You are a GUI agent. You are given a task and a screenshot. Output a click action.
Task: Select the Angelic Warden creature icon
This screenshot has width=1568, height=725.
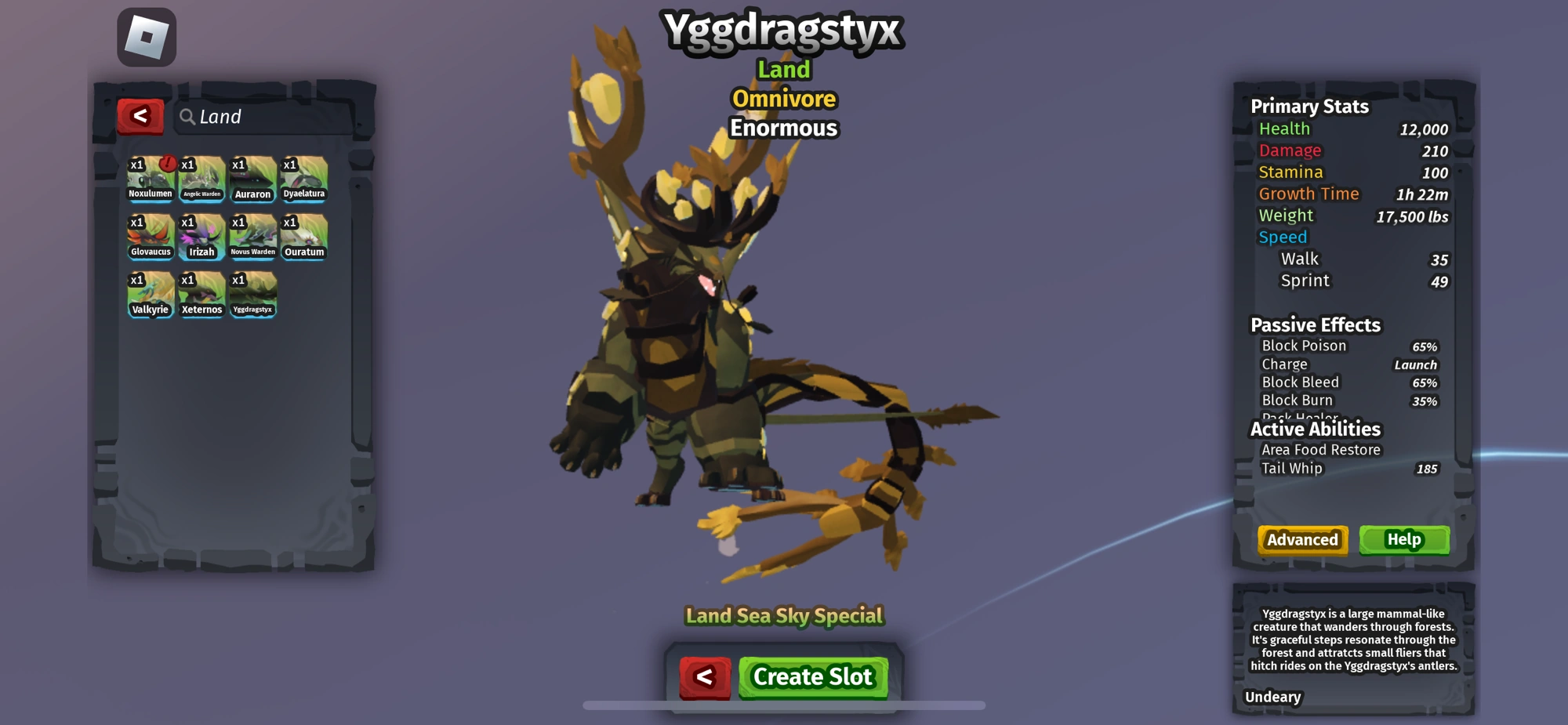click(201, 179)
